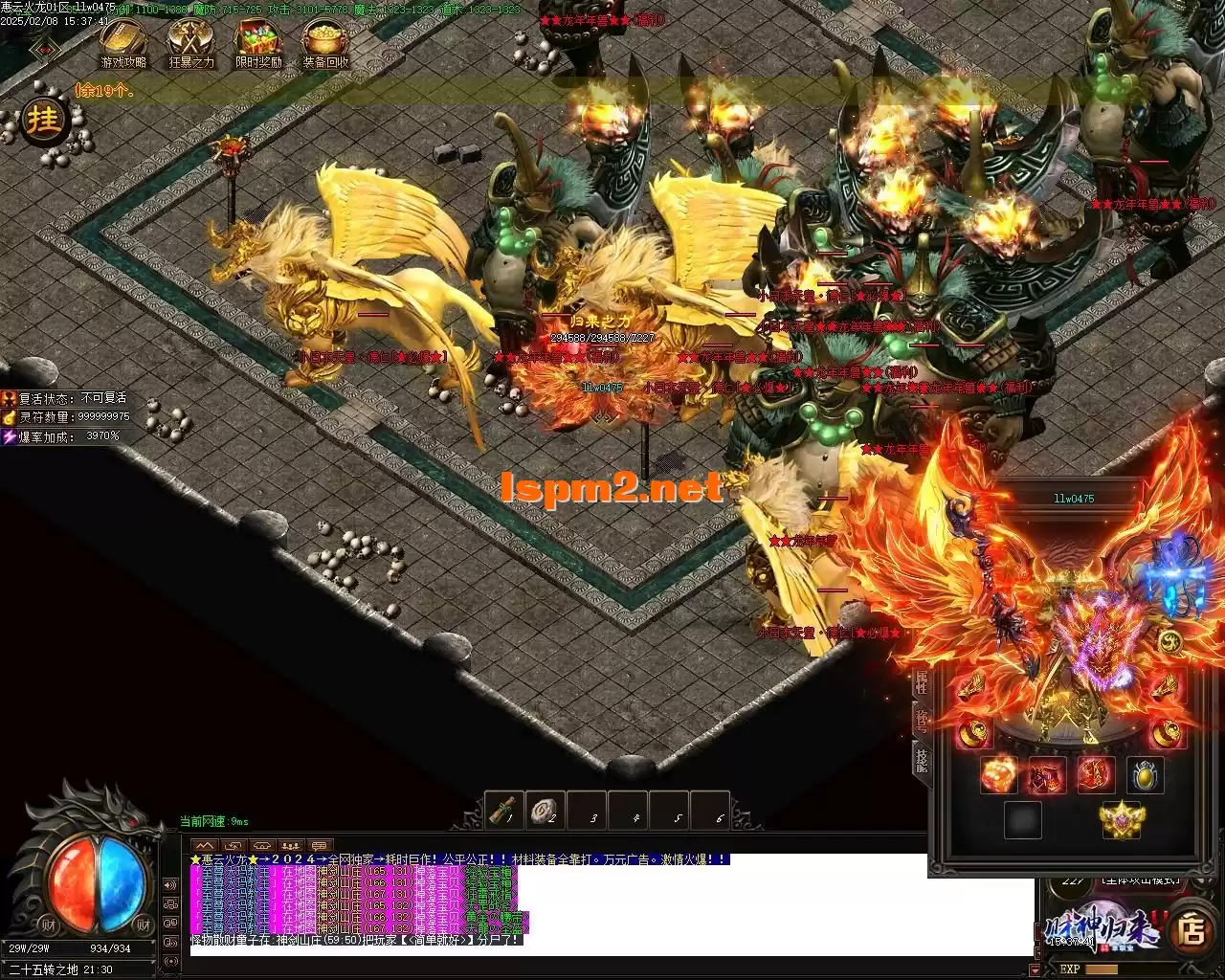The image size is (1225, 980).
Task: Open the 限时奖励 treasure chest rewards
Action: (258, 42)
